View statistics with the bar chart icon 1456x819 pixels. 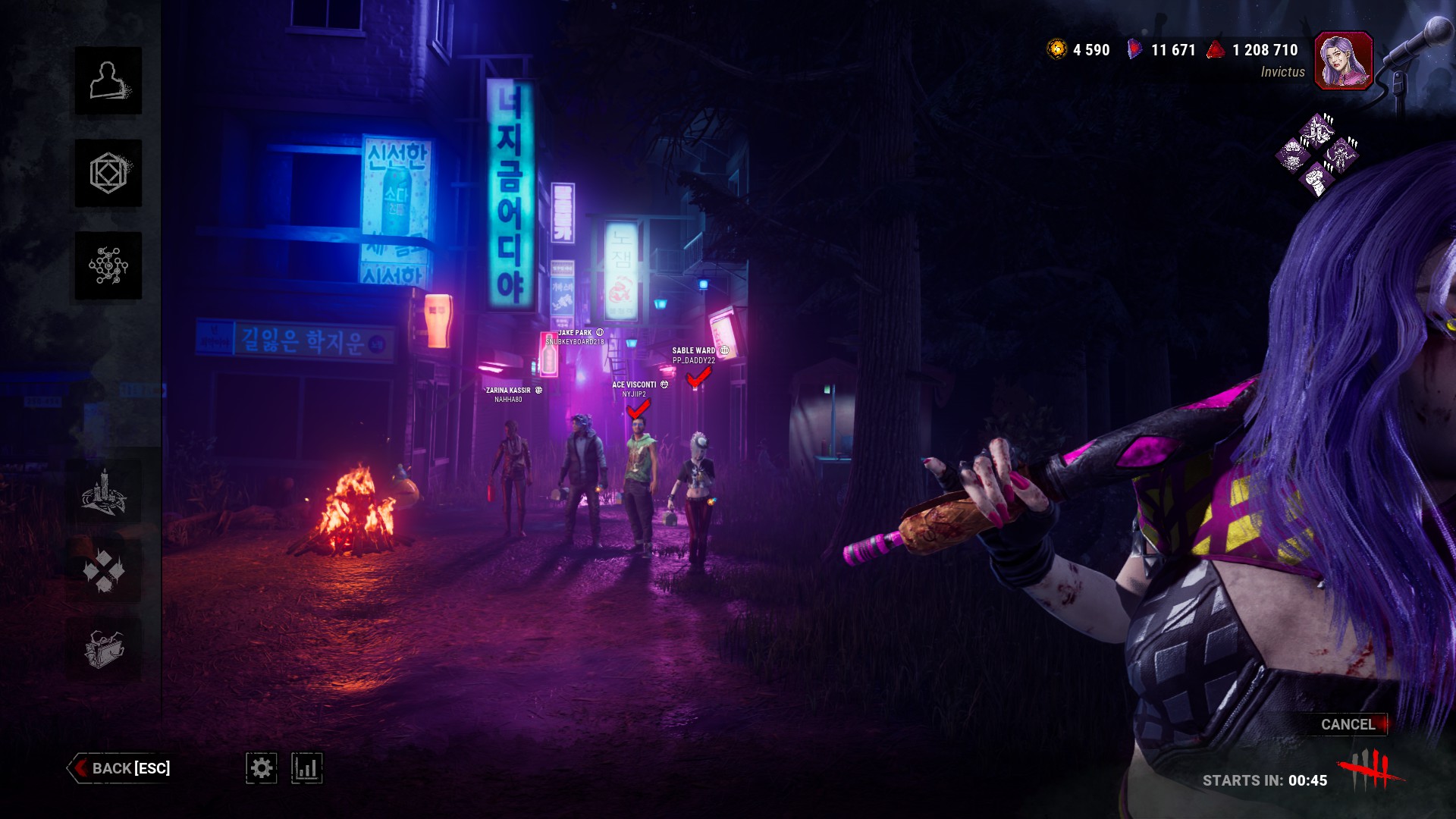[306, 768]
